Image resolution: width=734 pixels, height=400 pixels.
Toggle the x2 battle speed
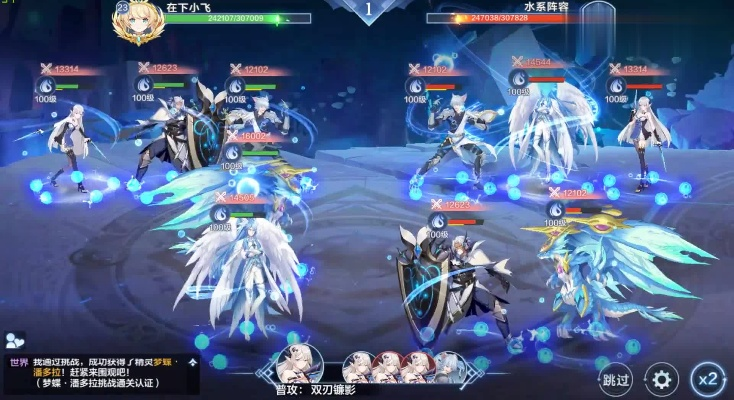(708, 379)
